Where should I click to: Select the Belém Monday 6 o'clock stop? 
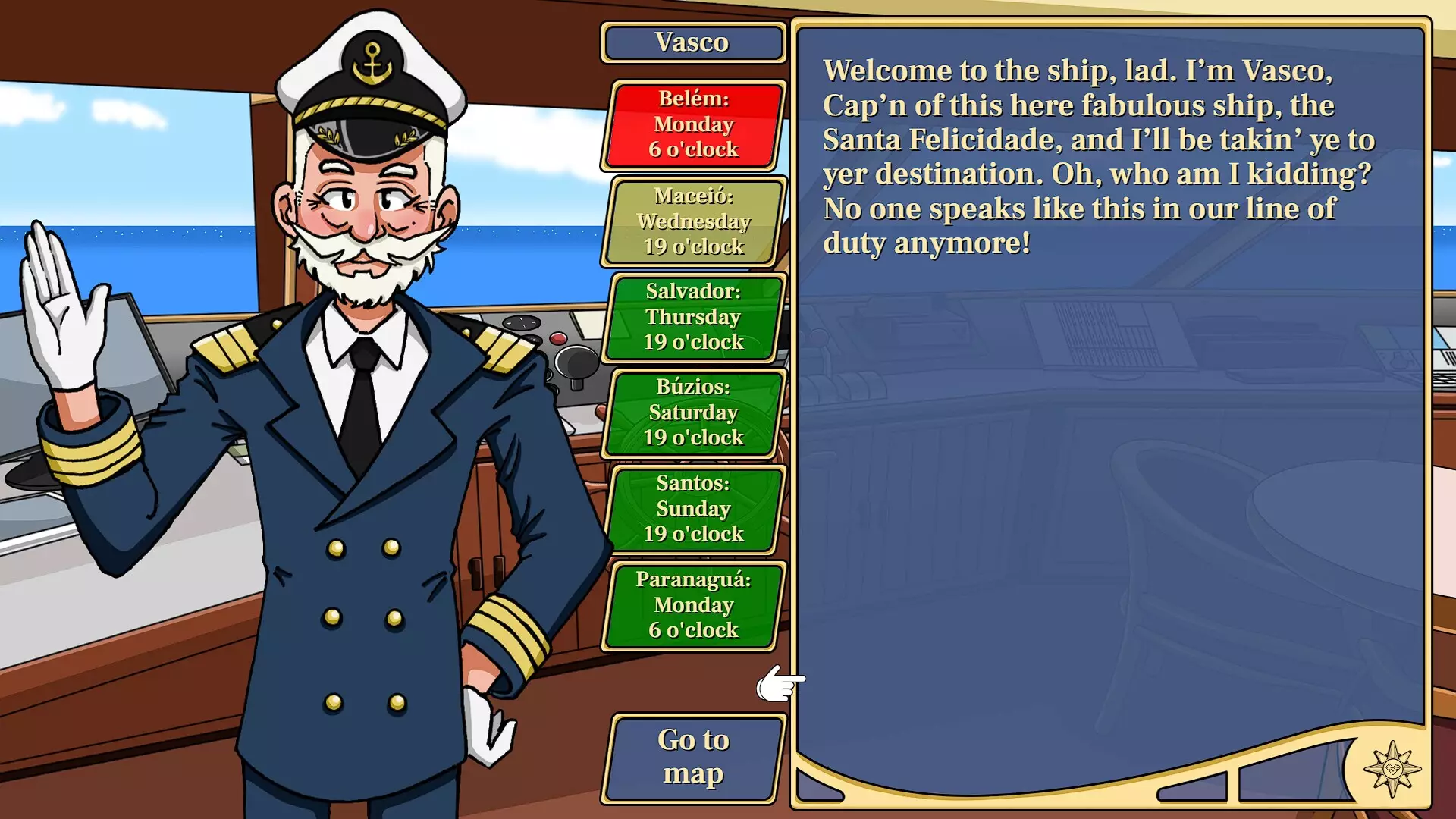pos(693,125)
